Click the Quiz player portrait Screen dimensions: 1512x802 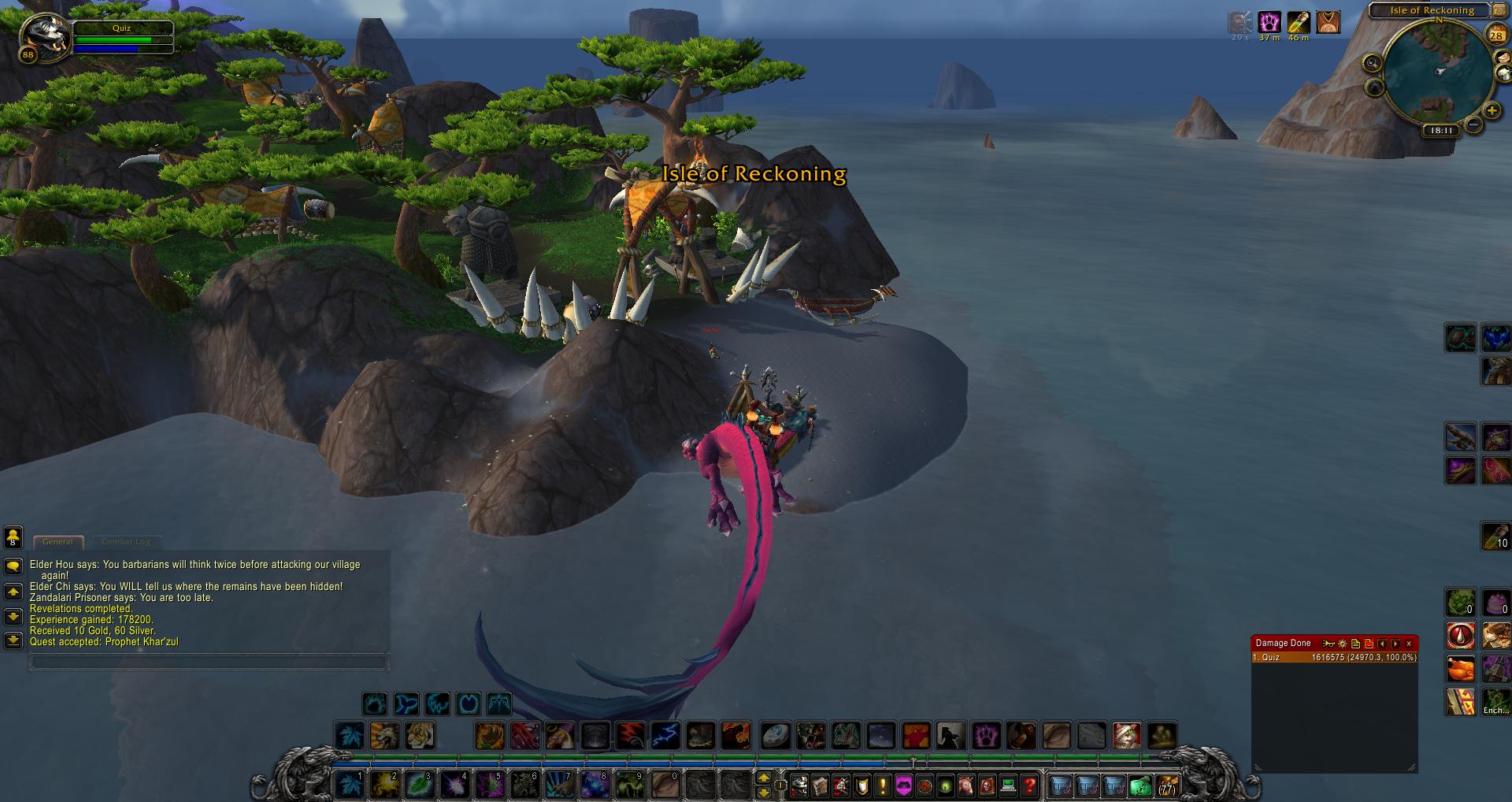click(x=43, y=36)
